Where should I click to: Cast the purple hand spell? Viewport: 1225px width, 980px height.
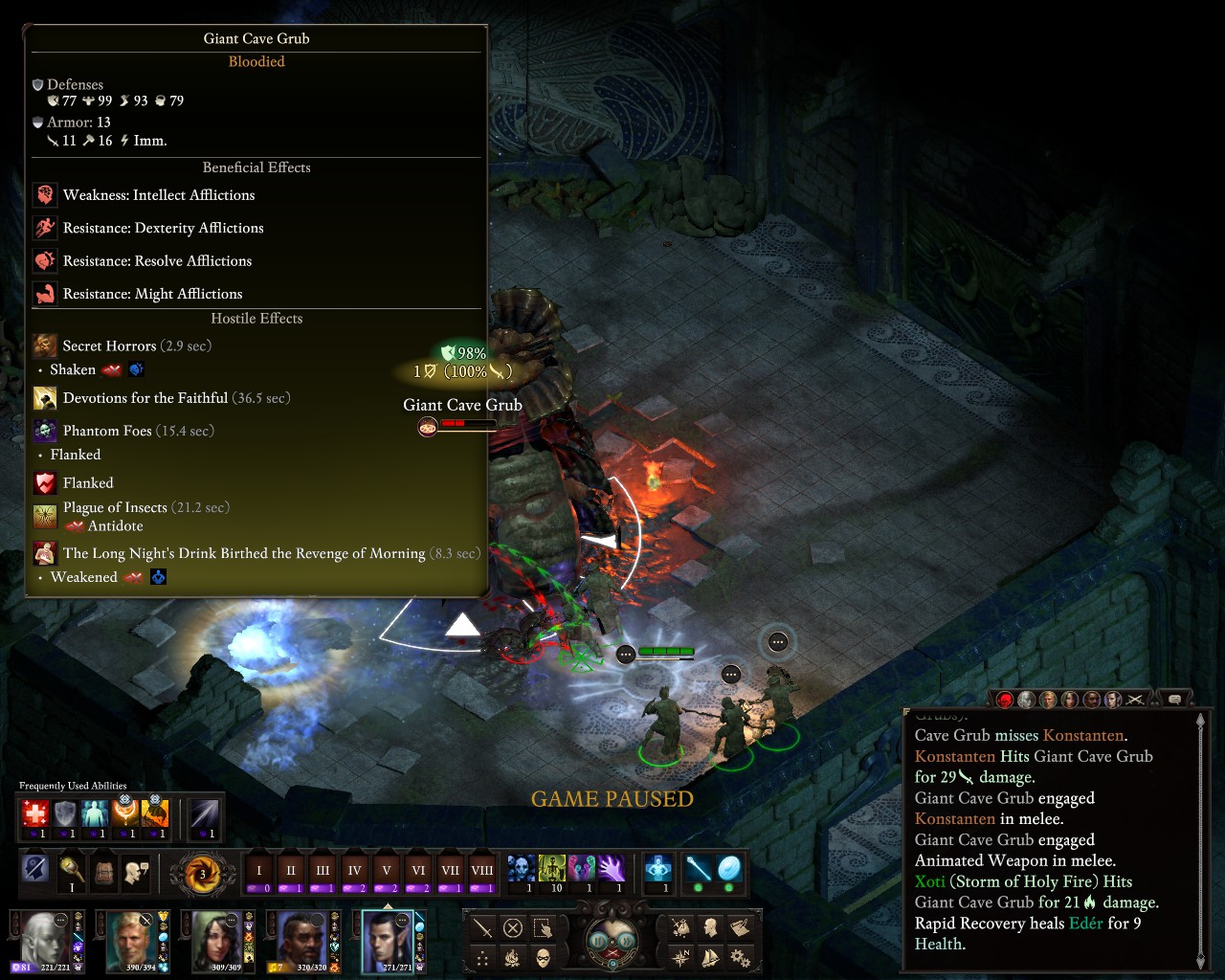[612, 869]
